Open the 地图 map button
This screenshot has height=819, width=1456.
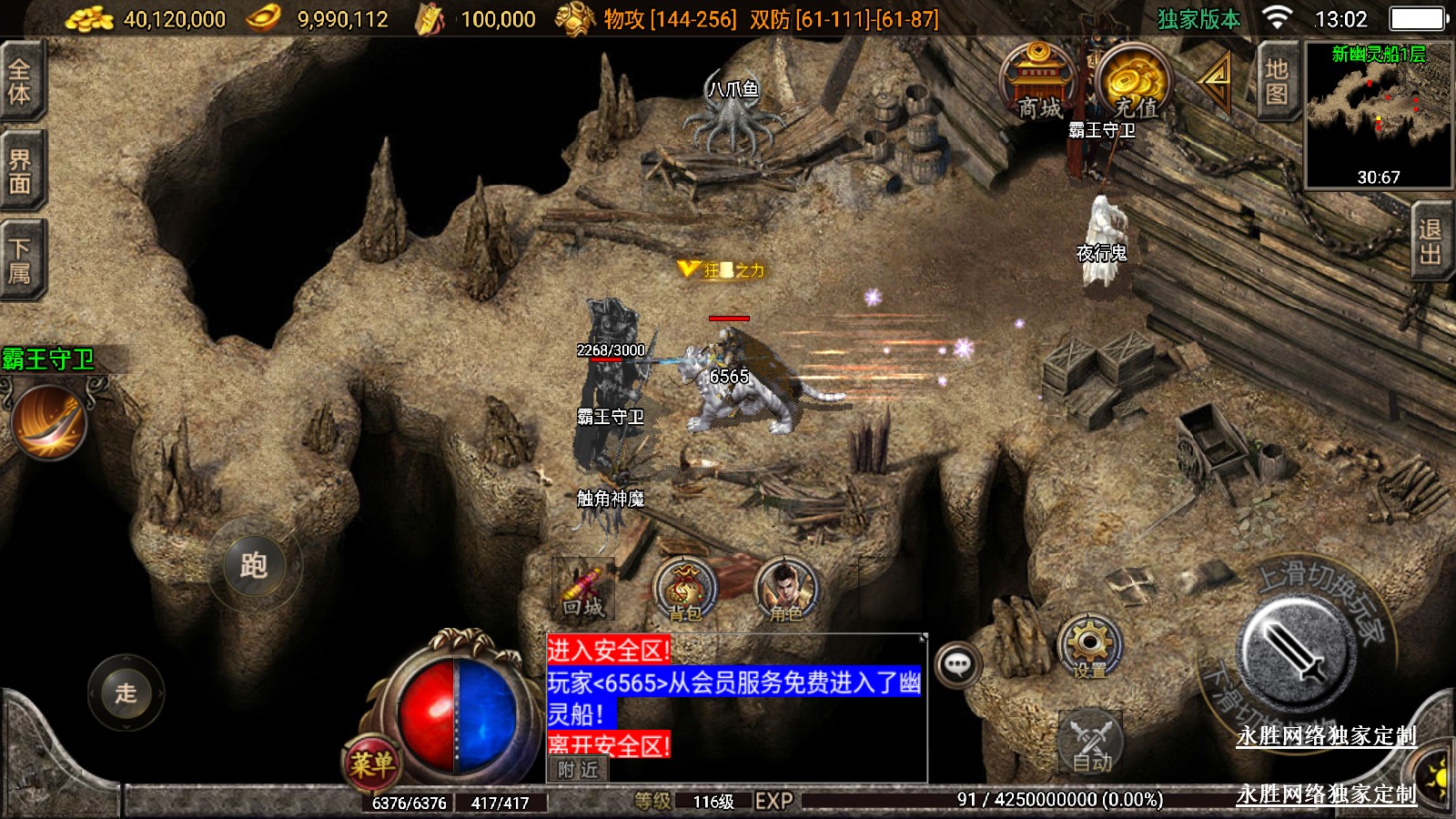pos(1277,82)
